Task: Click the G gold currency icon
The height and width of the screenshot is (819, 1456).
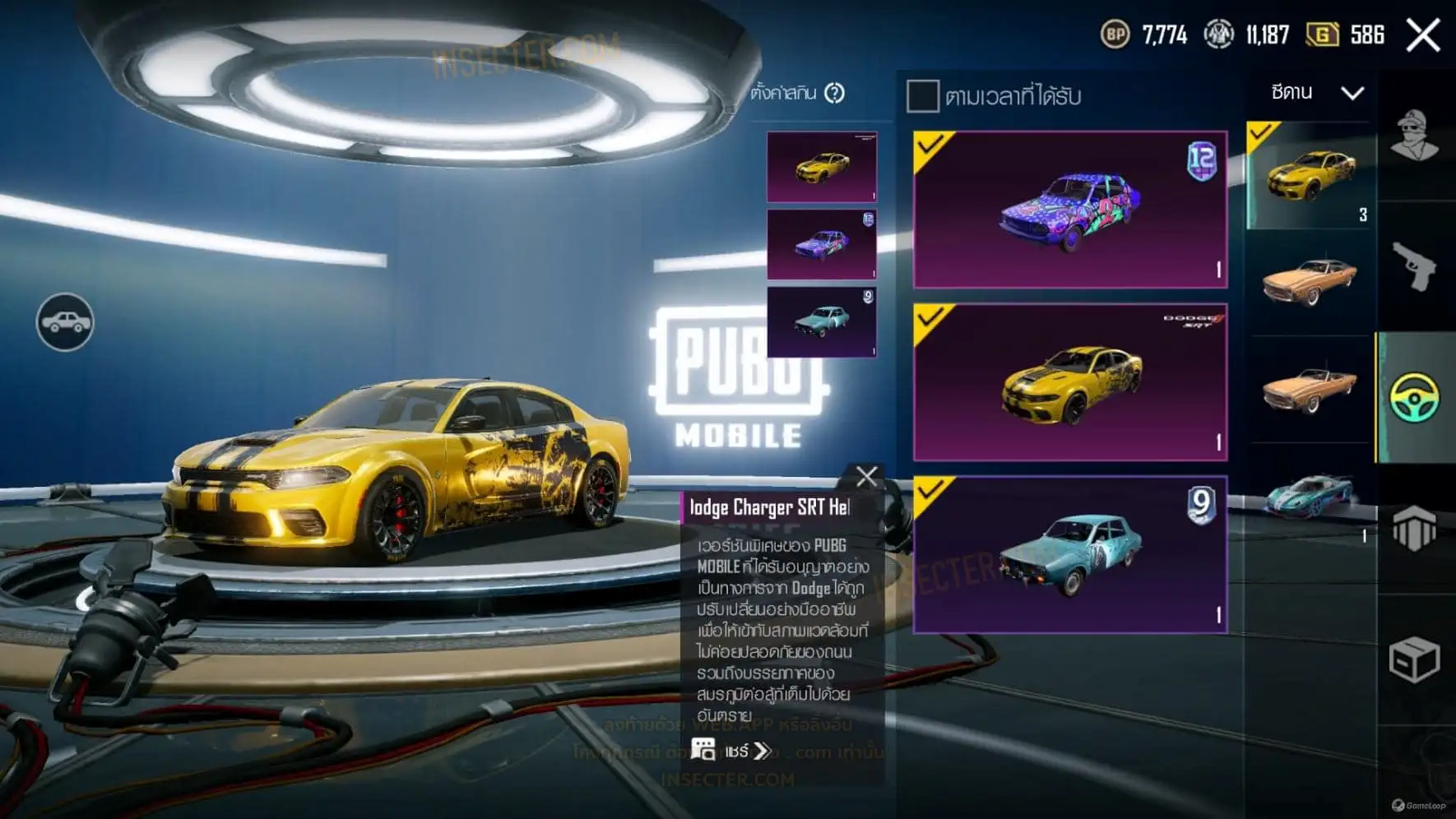Action: pos(1322,35)
